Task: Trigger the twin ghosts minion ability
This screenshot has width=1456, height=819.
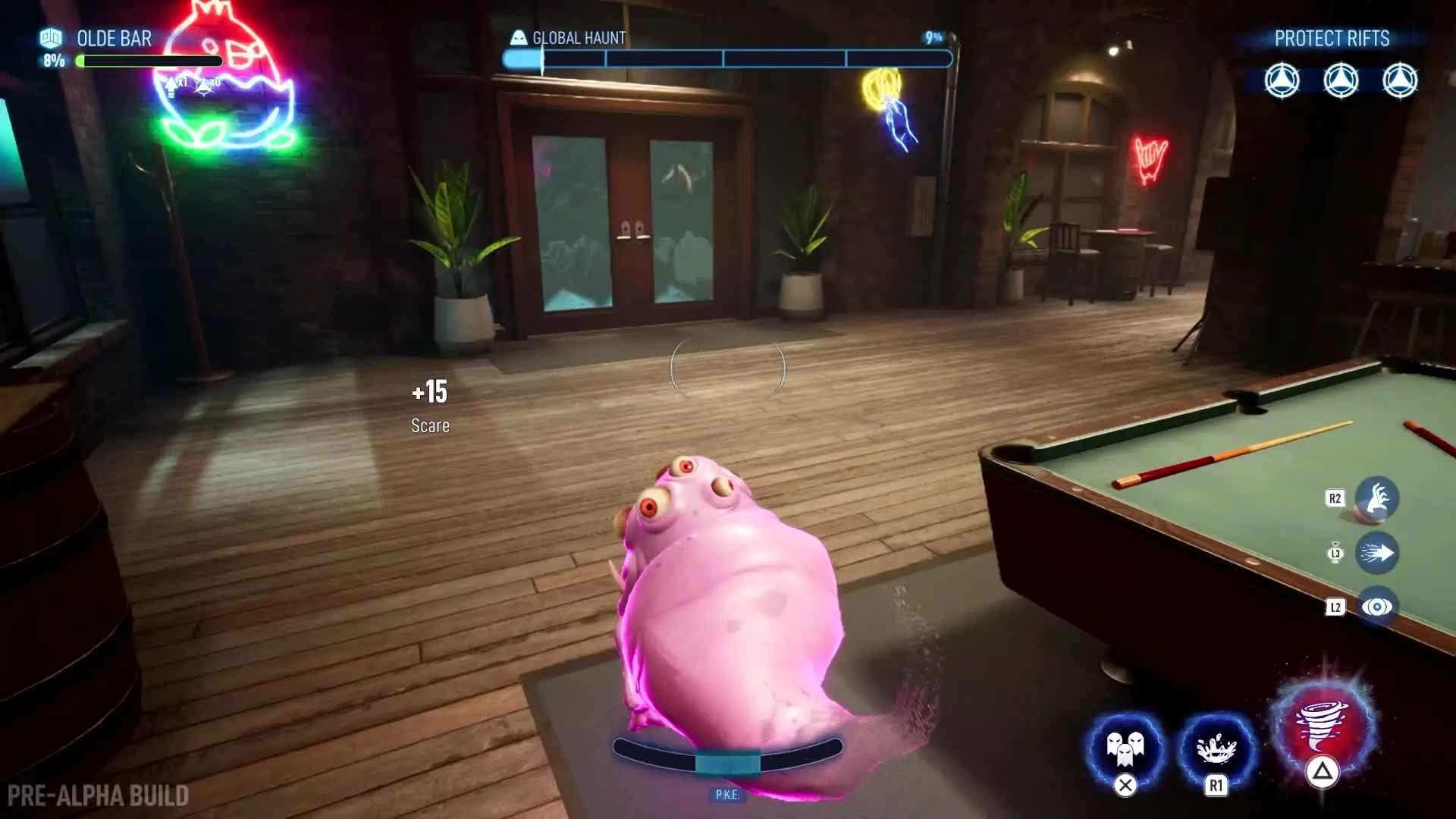Action: click(x=1125, y=748)
